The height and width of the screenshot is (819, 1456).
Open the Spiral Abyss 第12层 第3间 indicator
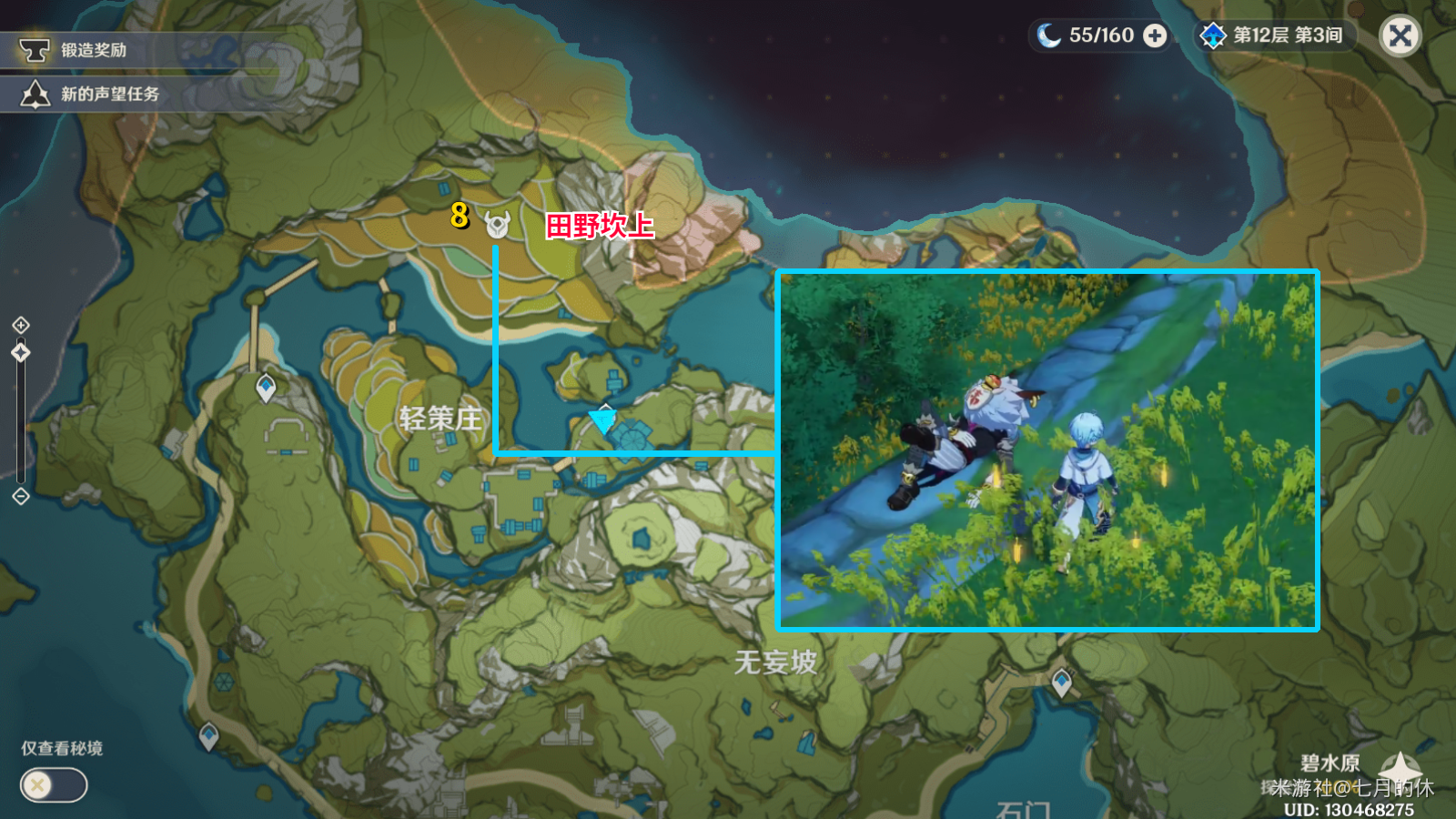point(1274,35)
